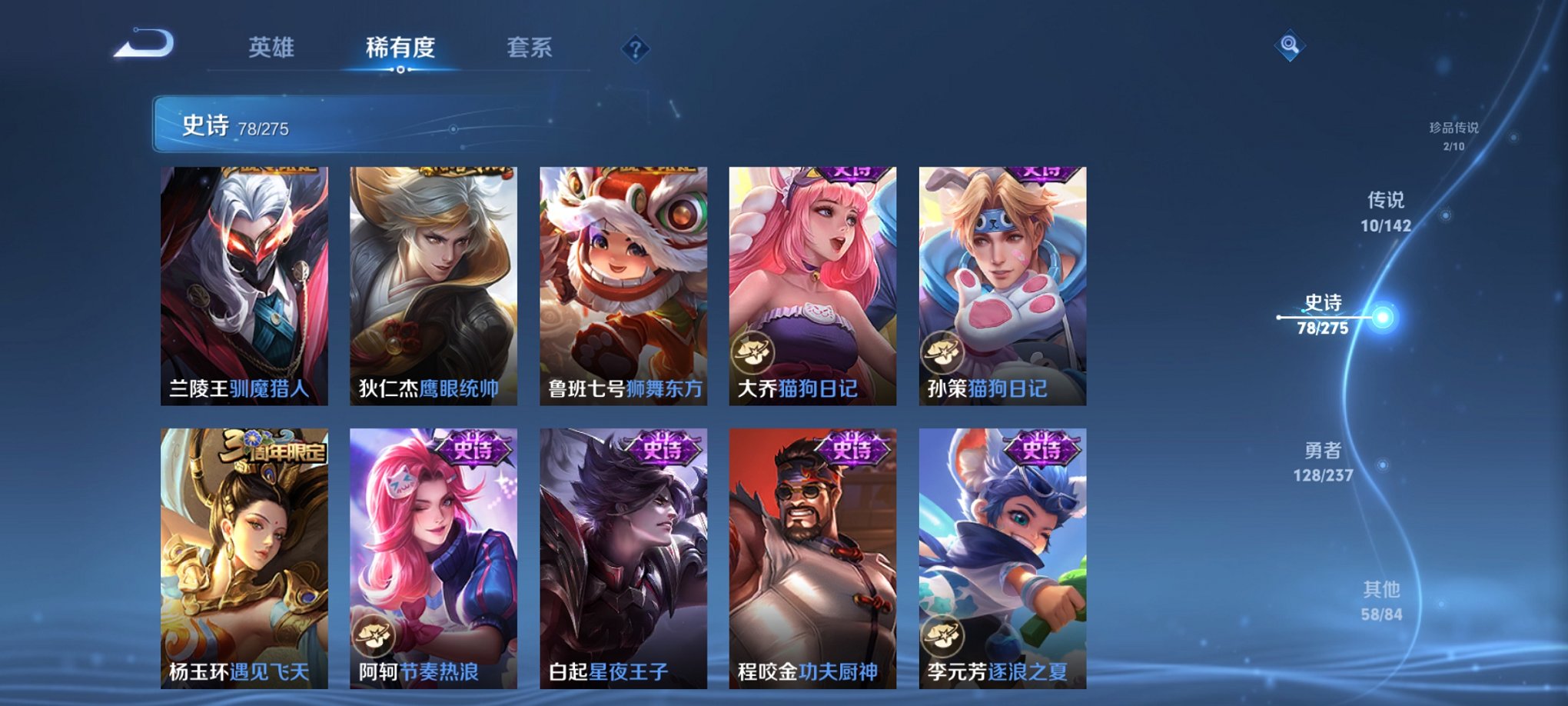Switch to the 英雄 tab
The width and height of the screenshot is (1568, 706).
pos(272,48)
